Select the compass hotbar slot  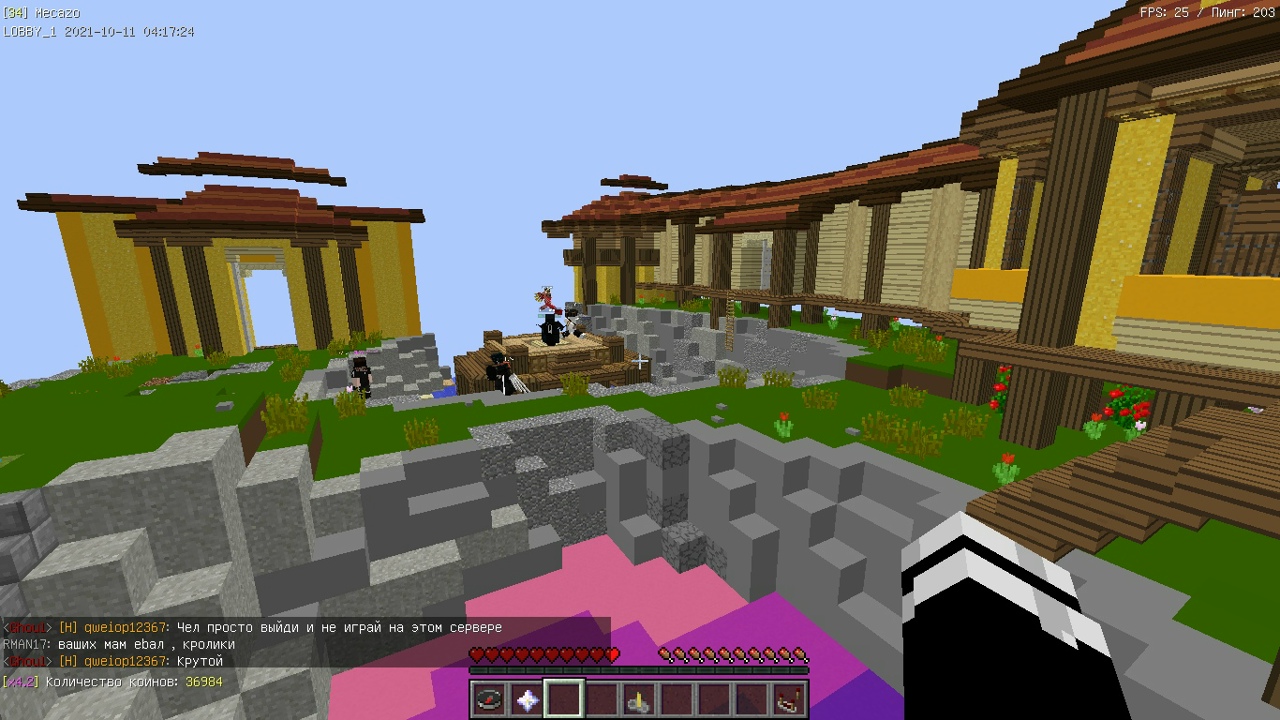coord(489,699)
